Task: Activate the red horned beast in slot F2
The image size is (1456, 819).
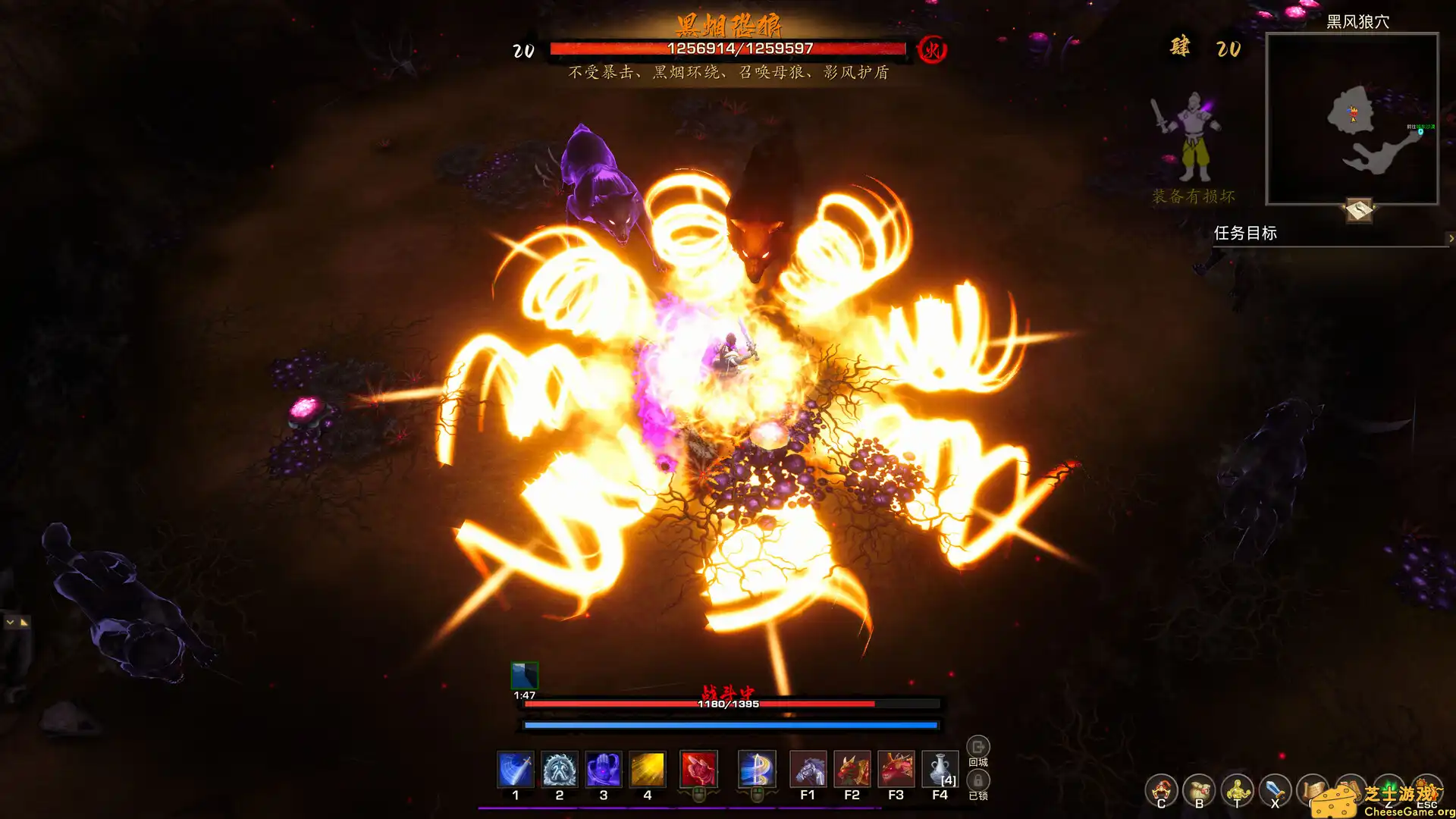Action: pyautogui.click(x=852, y=770)
